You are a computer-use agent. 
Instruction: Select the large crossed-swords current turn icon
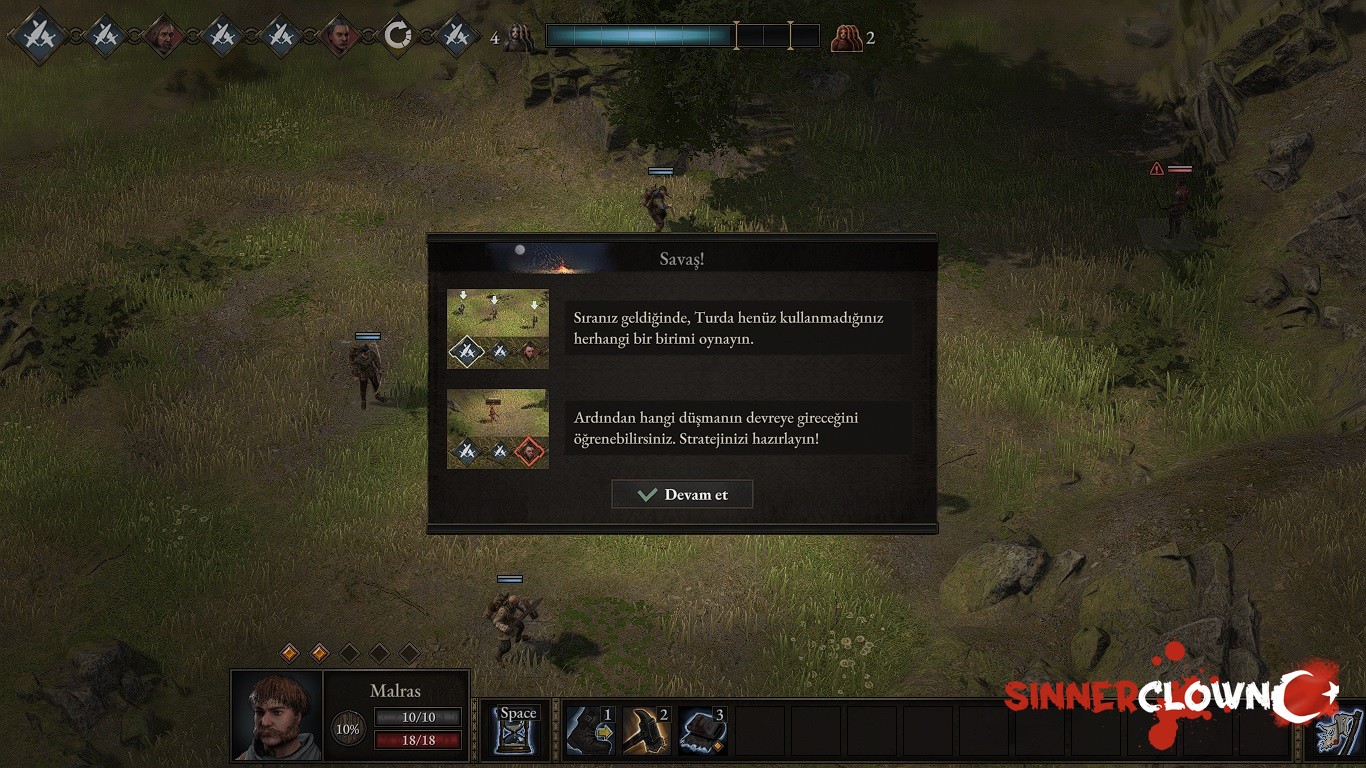pos(40,37)
